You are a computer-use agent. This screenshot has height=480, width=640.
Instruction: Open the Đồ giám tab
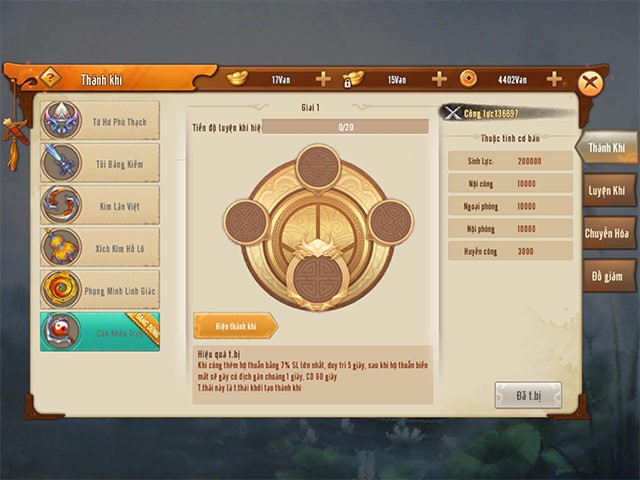tap(608, 275)
